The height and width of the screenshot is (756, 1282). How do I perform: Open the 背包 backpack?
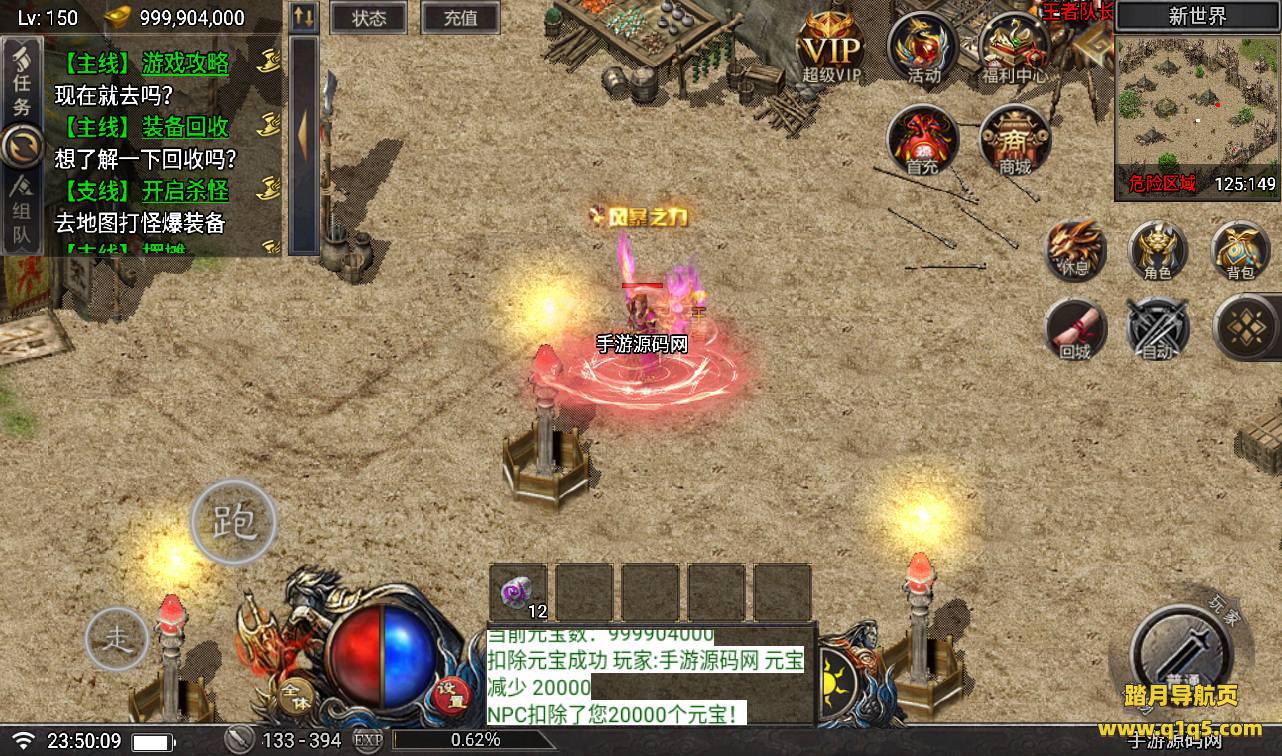pyautogui.click(x=1241, y=248)
